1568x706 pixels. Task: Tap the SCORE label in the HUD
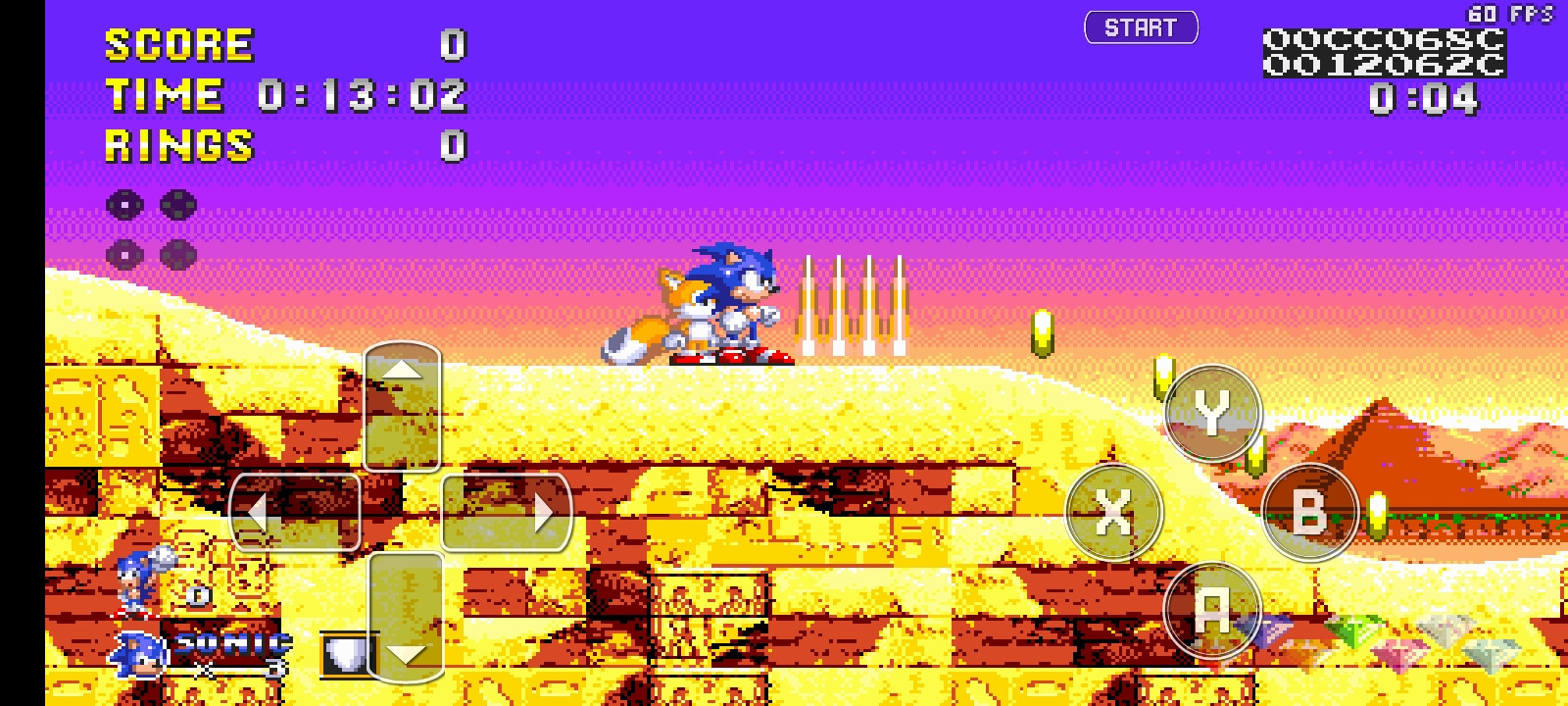(x=176, y=43)
